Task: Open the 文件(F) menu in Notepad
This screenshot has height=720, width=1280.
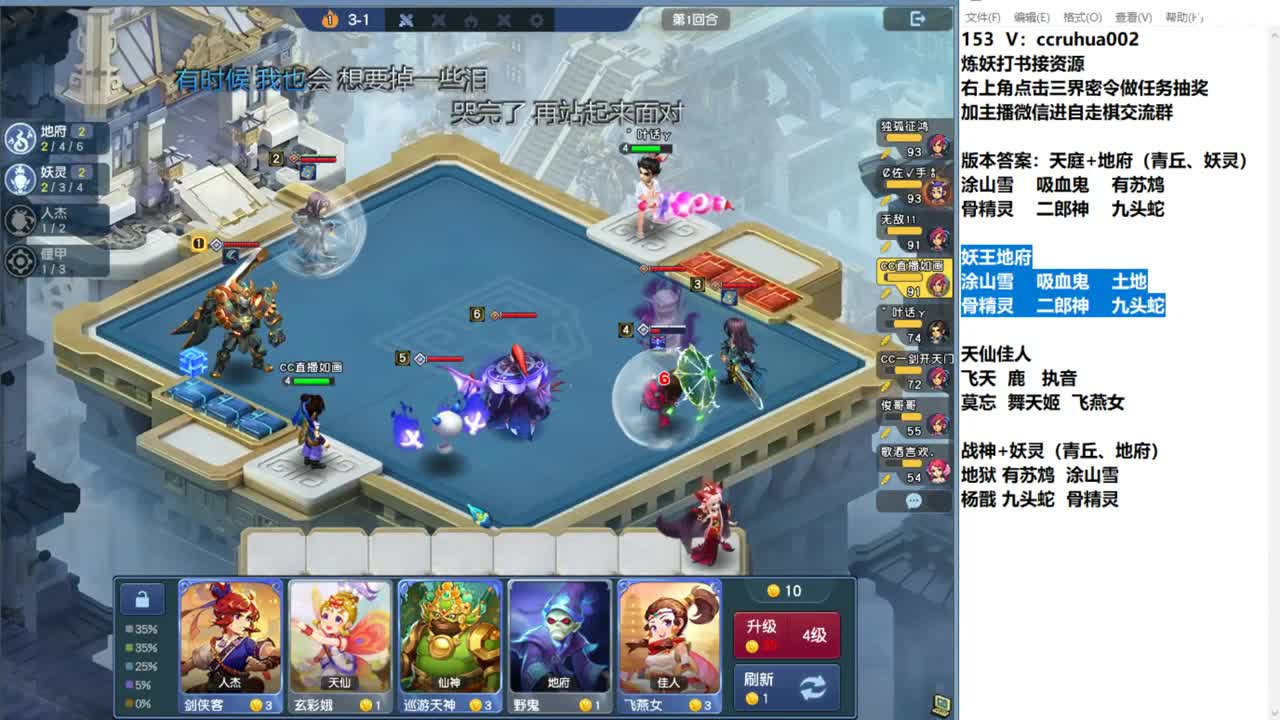Action: coord(986,15)
